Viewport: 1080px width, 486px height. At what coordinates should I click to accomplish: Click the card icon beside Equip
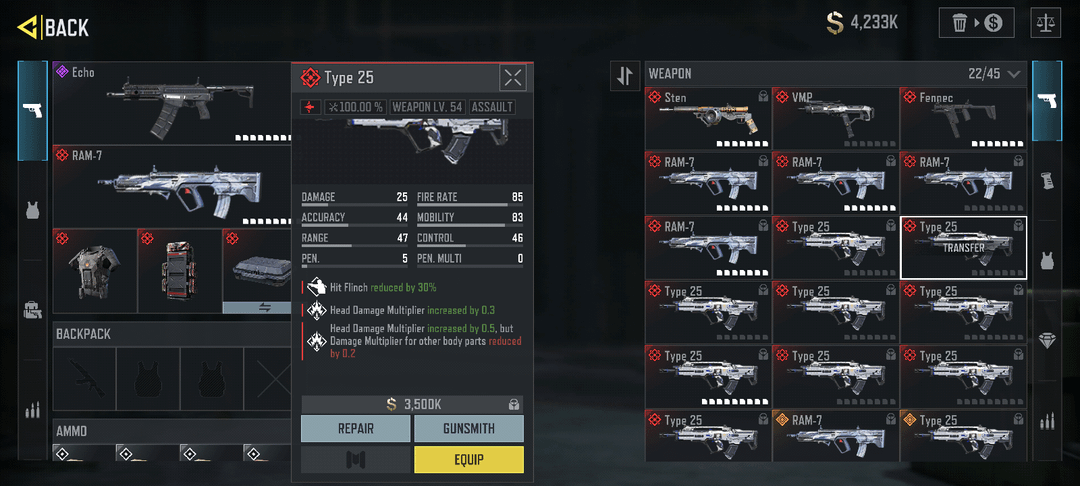pyautogui.click(x=355, y=459)
